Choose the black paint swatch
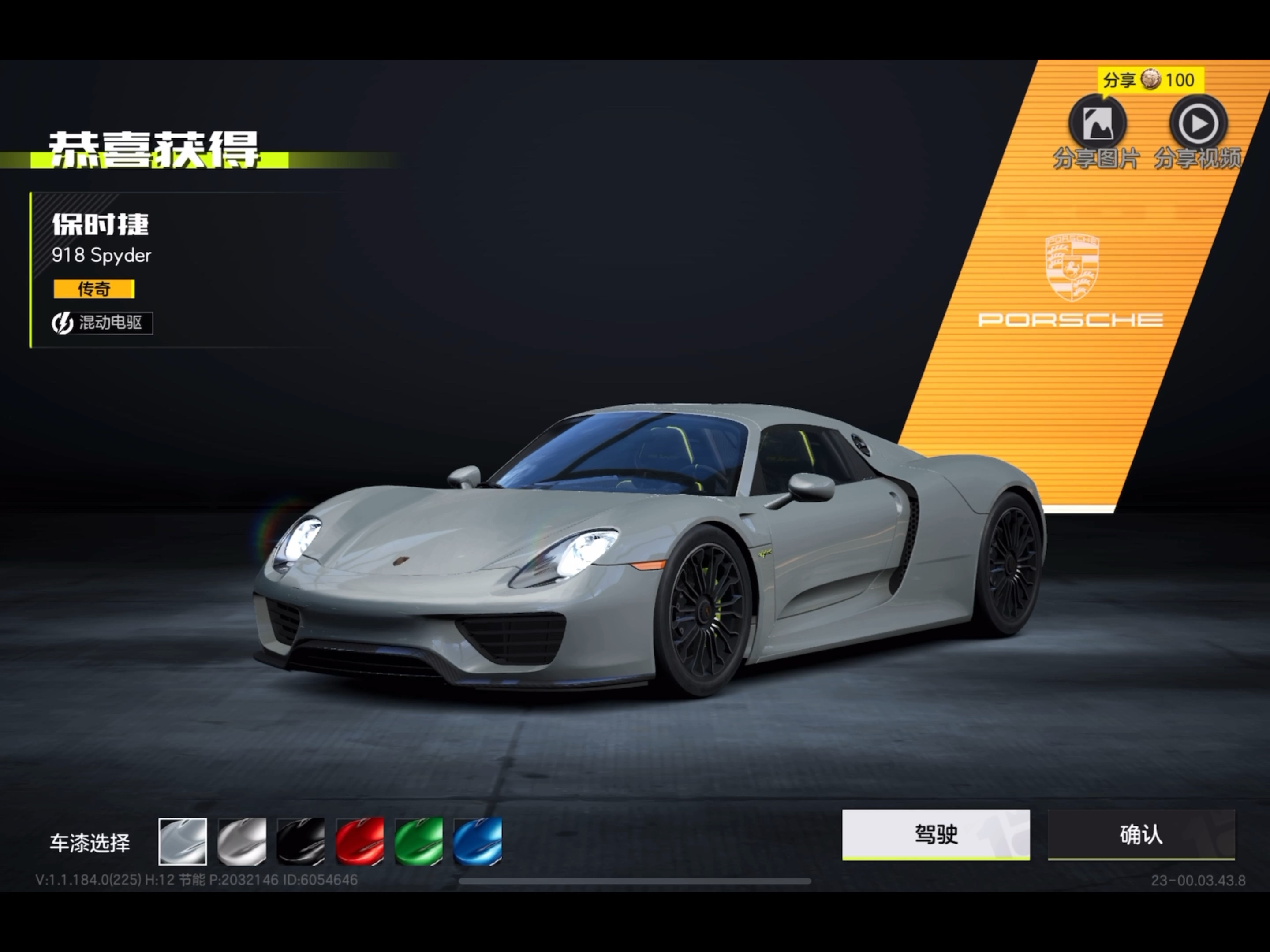1270x952 pixels. 301,841
